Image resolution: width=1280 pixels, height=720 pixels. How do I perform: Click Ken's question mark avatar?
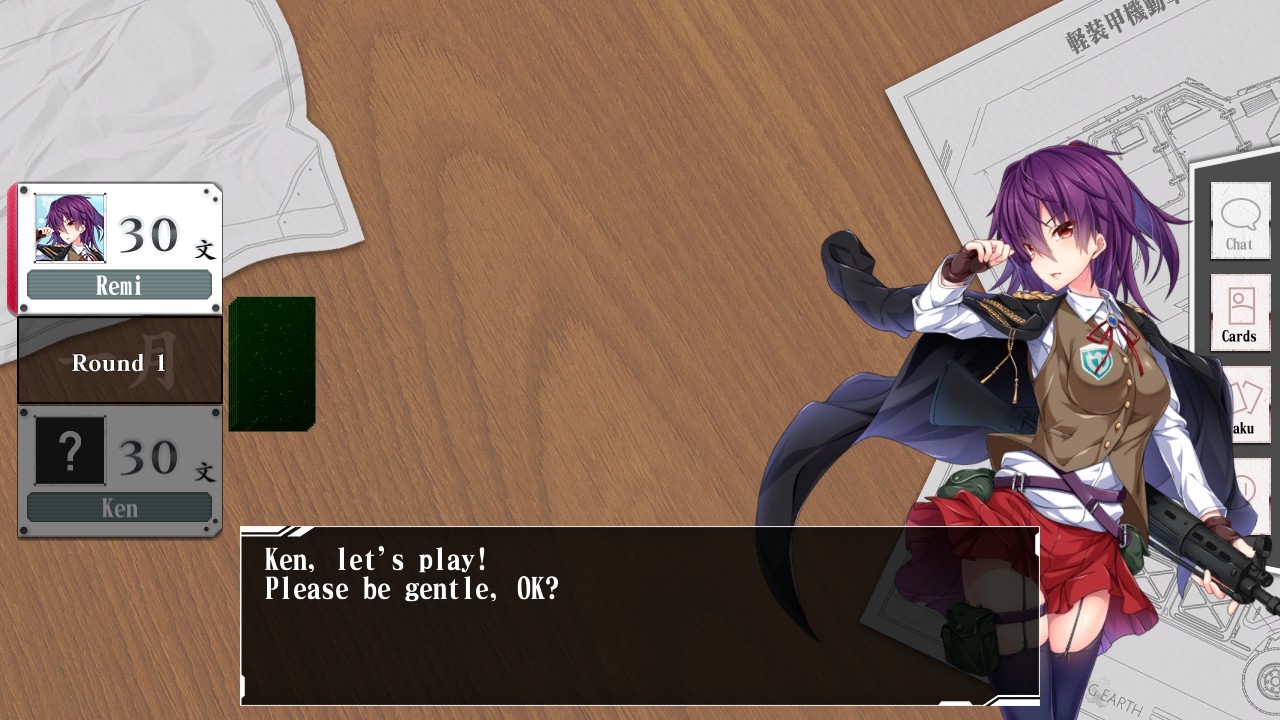(70, 450)
